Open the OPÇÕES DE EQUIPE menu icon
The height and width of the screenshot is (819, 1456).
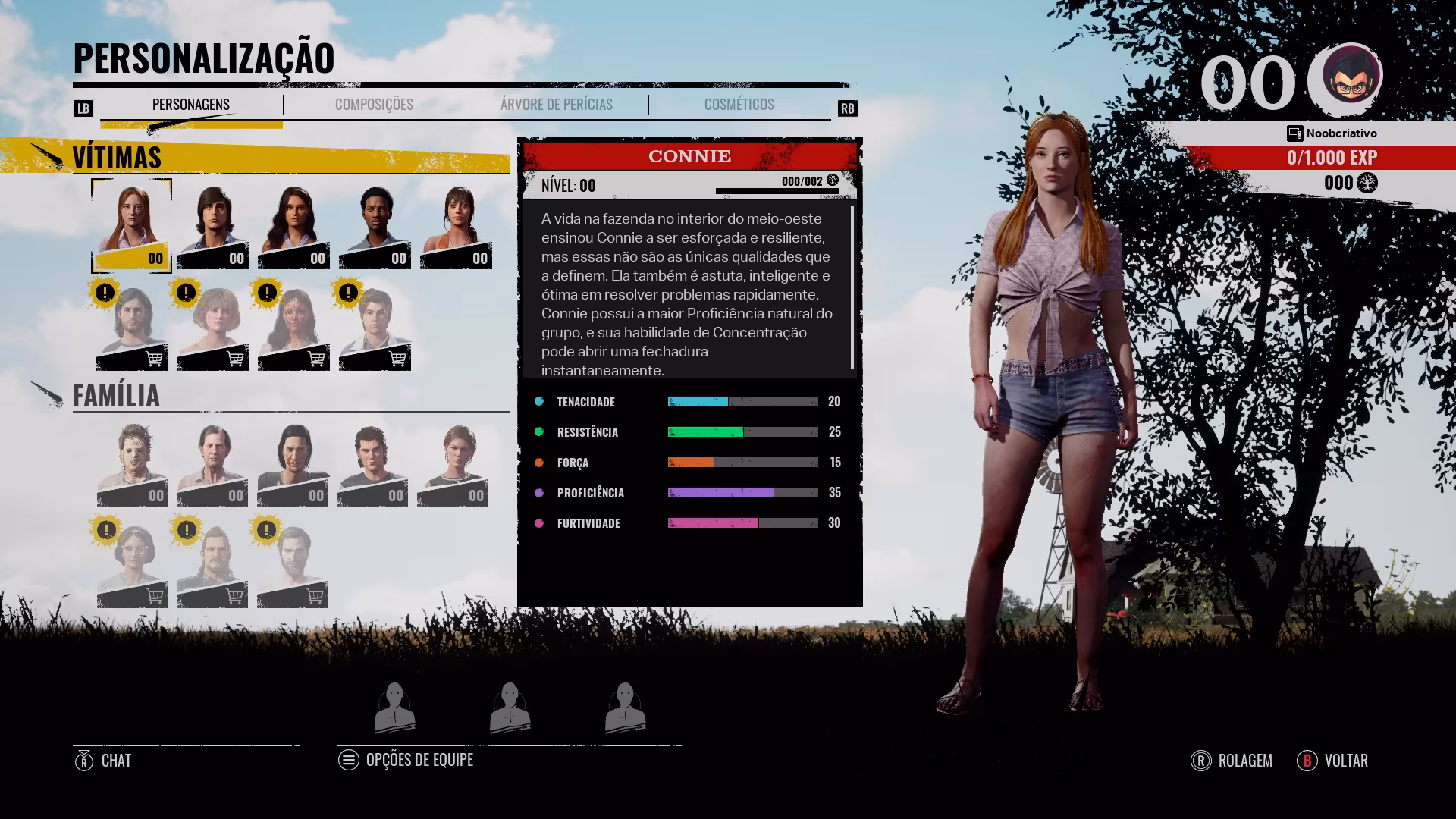[349, 760]
